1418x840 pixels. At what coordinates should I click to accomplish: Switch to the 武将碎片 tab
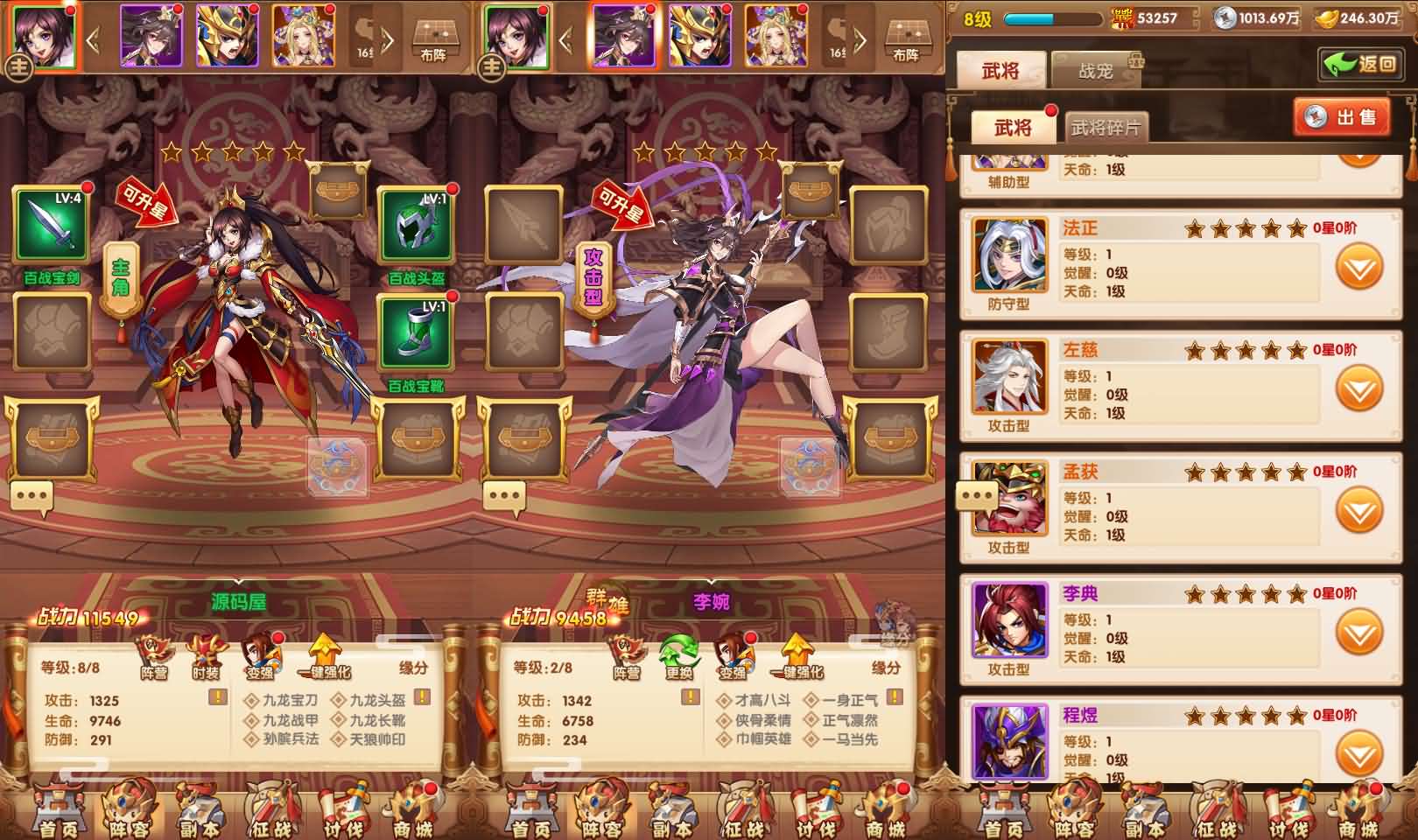pyautogui.click(x=1107, y=125)
